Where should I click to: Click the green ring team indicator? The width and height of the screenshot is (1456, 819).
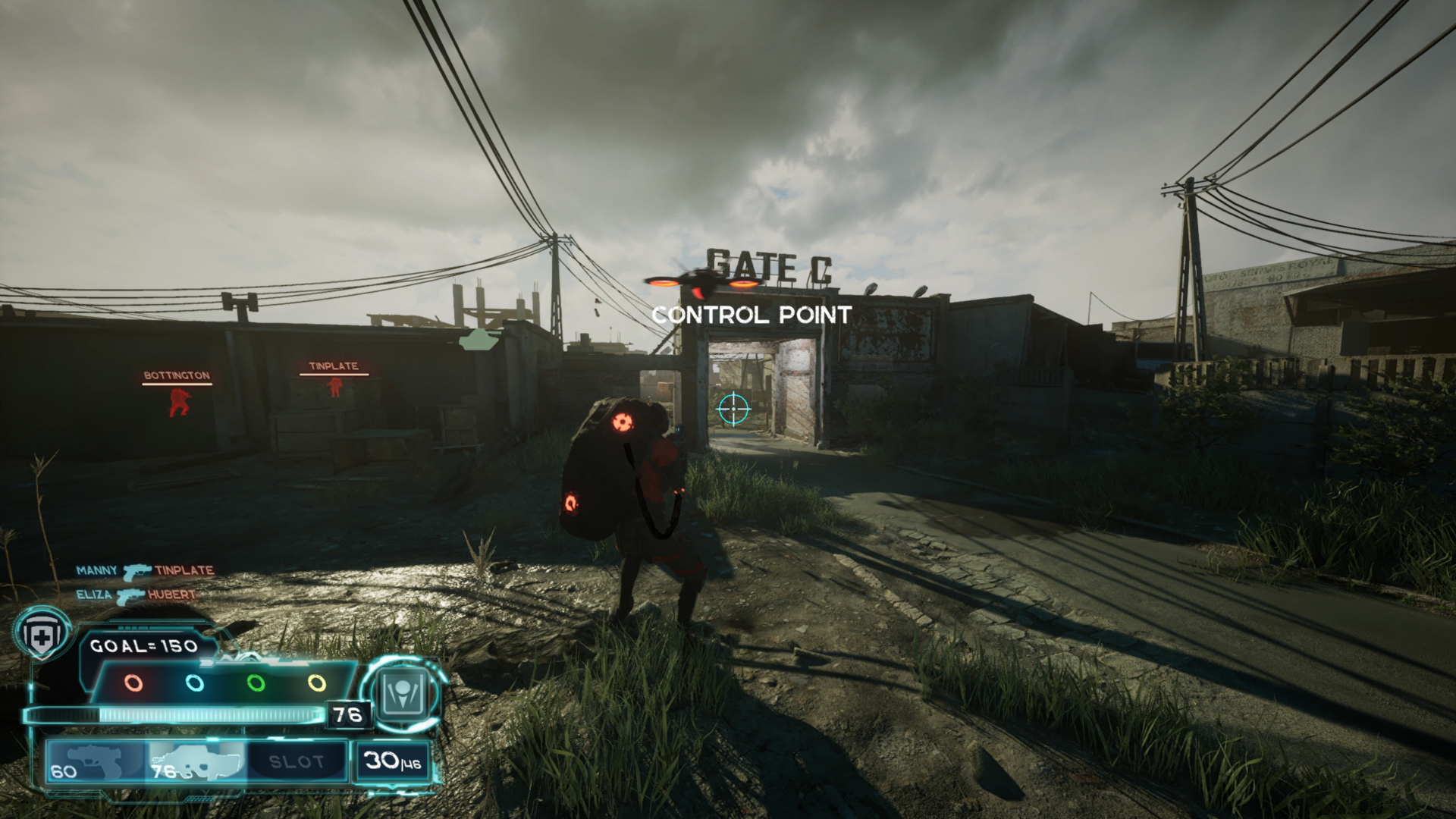256,682
